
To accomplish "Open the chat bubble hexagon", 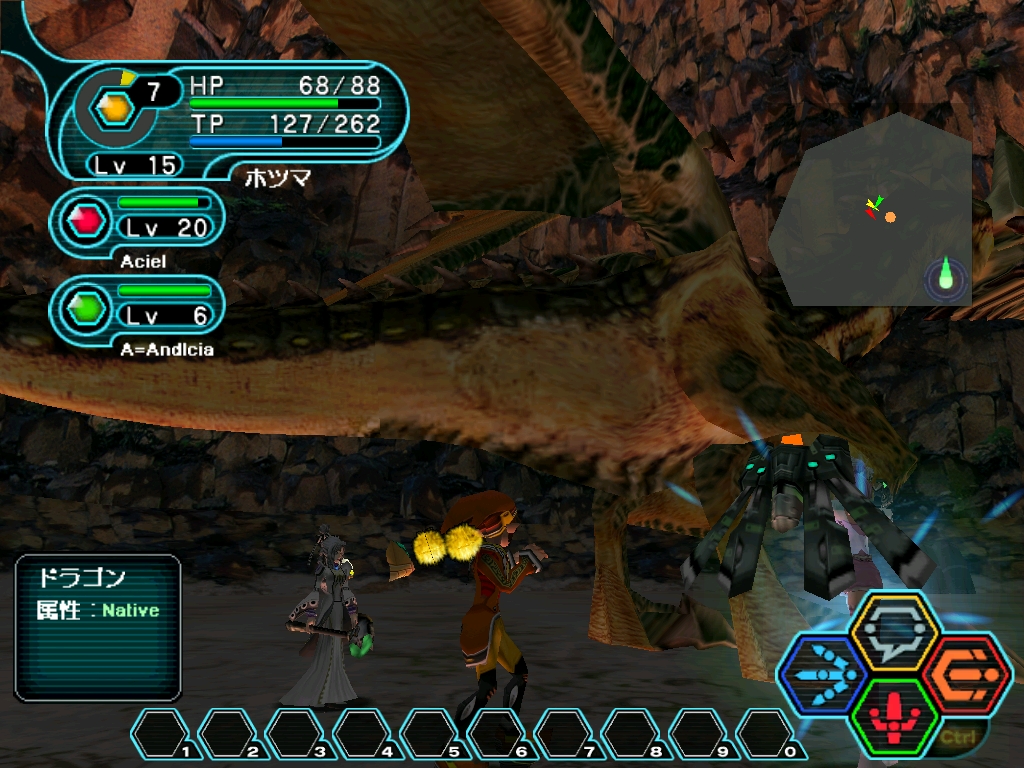I will (x=894, y=632).
